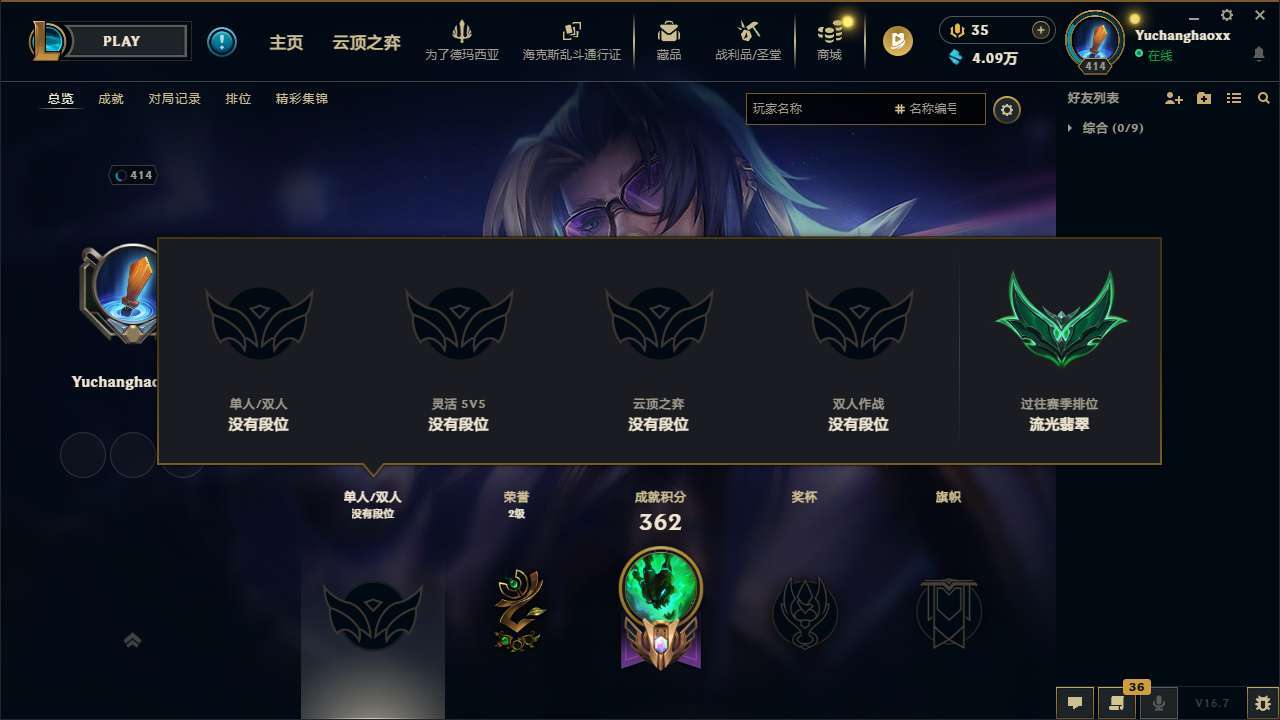
Task: Collapse the left panel with the chevron arrow
Action: click(x=133, y=640)
